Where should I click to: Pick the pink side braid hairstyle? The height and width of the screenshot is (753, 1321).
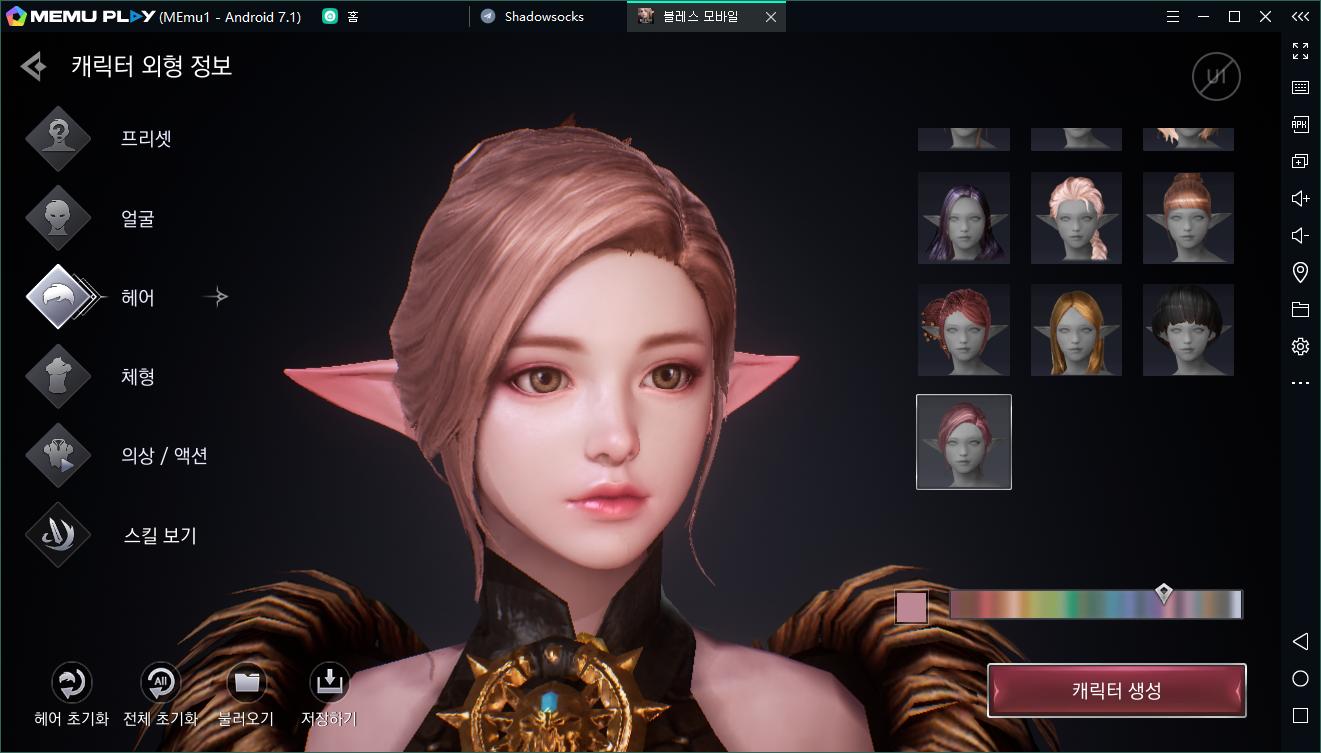coord(1076,218)
